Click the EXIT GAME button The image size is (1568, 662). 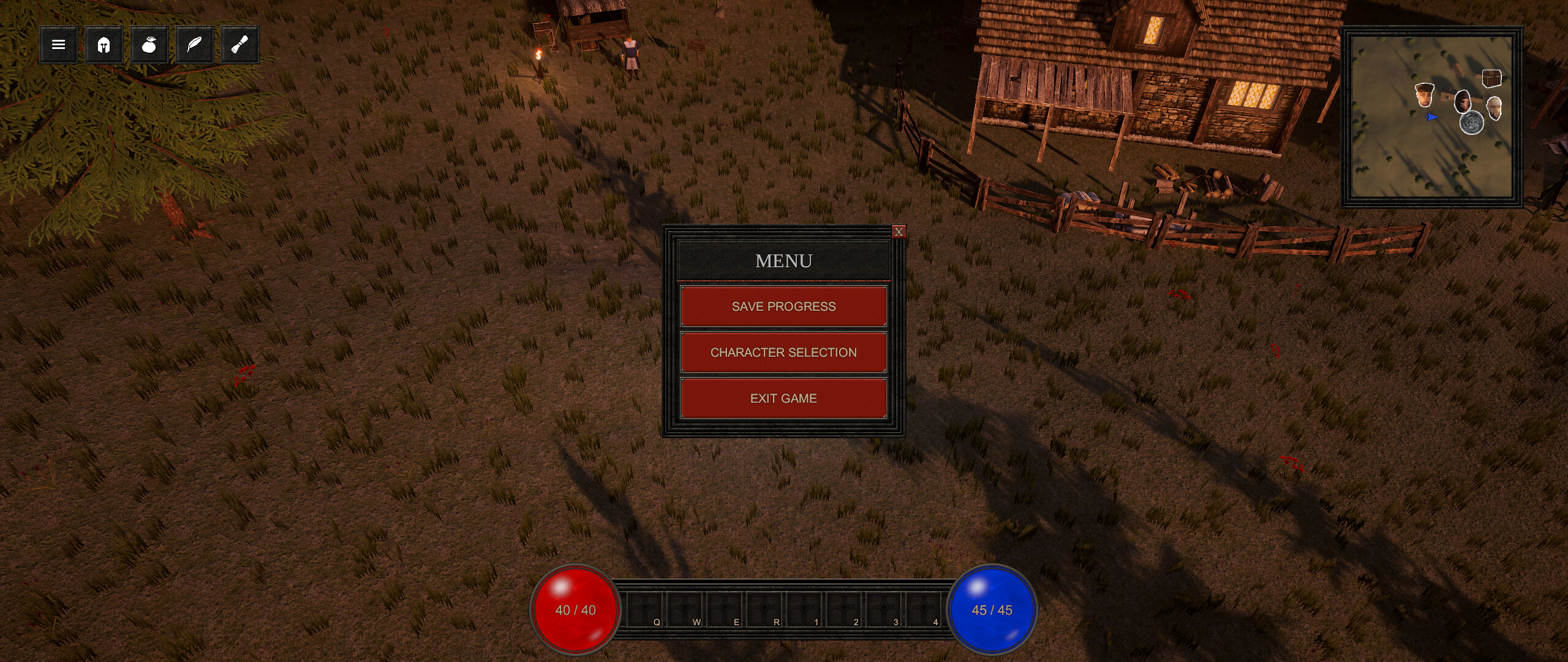[x=783, y=397]
